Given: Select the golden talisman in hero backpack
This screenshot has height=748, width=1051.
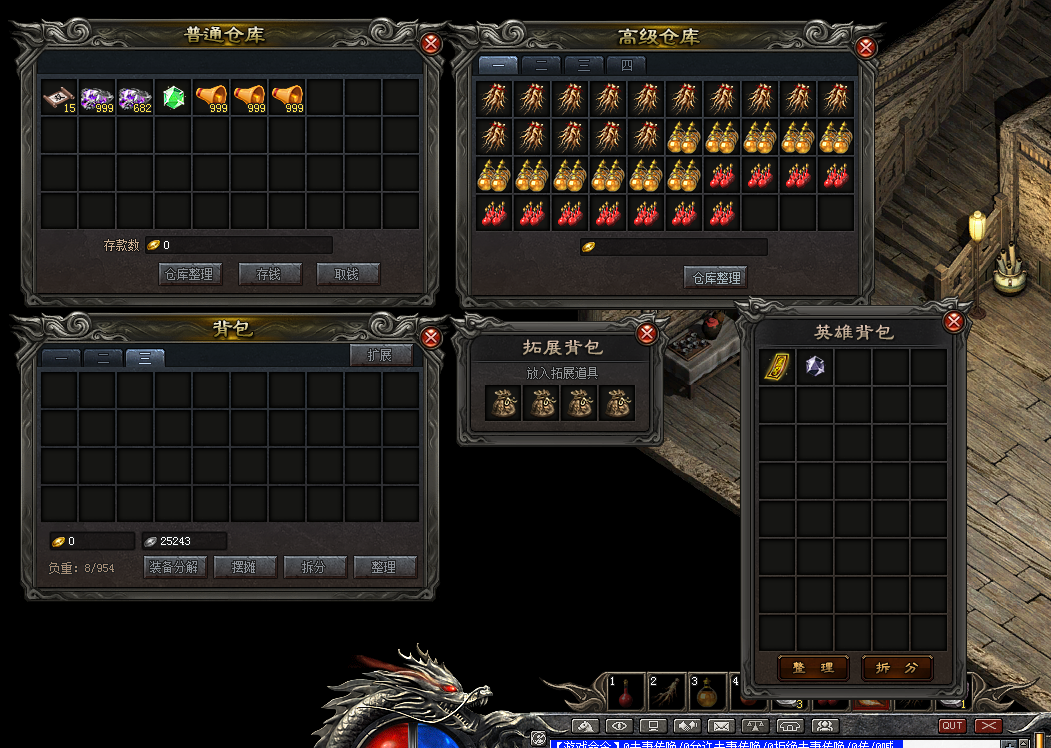Looking at the screenshot, I should coord(777,368).
